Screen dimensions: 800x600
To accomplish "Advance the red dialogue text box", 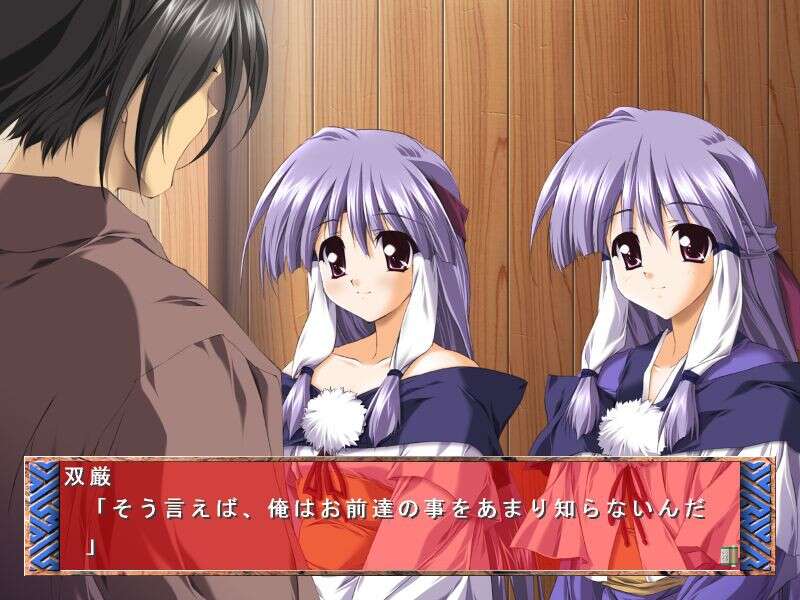I will tap(400, 516).
